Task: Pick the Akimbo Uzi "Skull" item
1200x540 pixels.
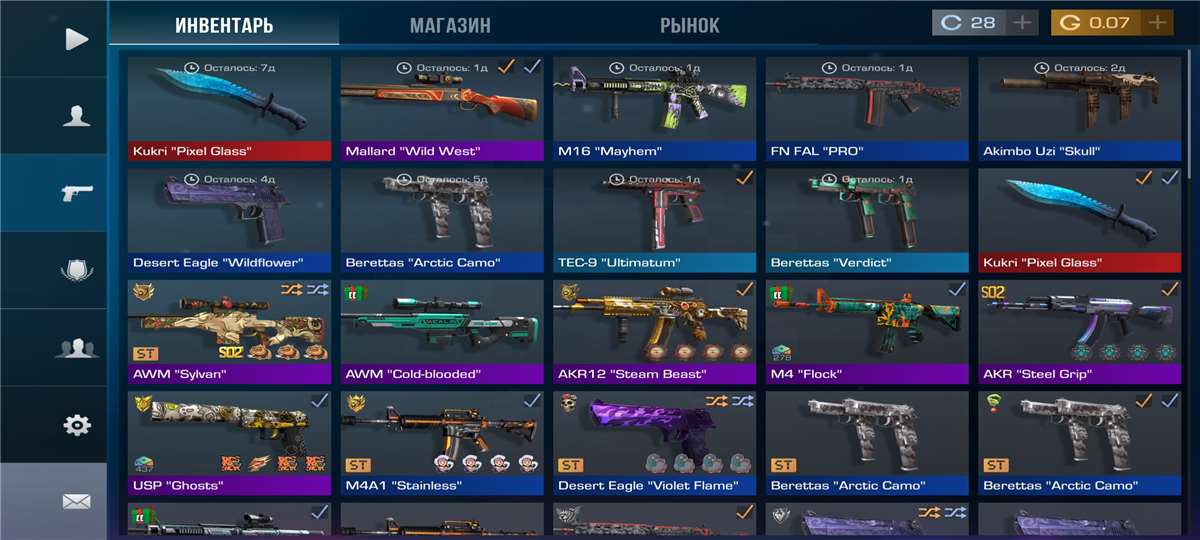Action: [1079, 108]
